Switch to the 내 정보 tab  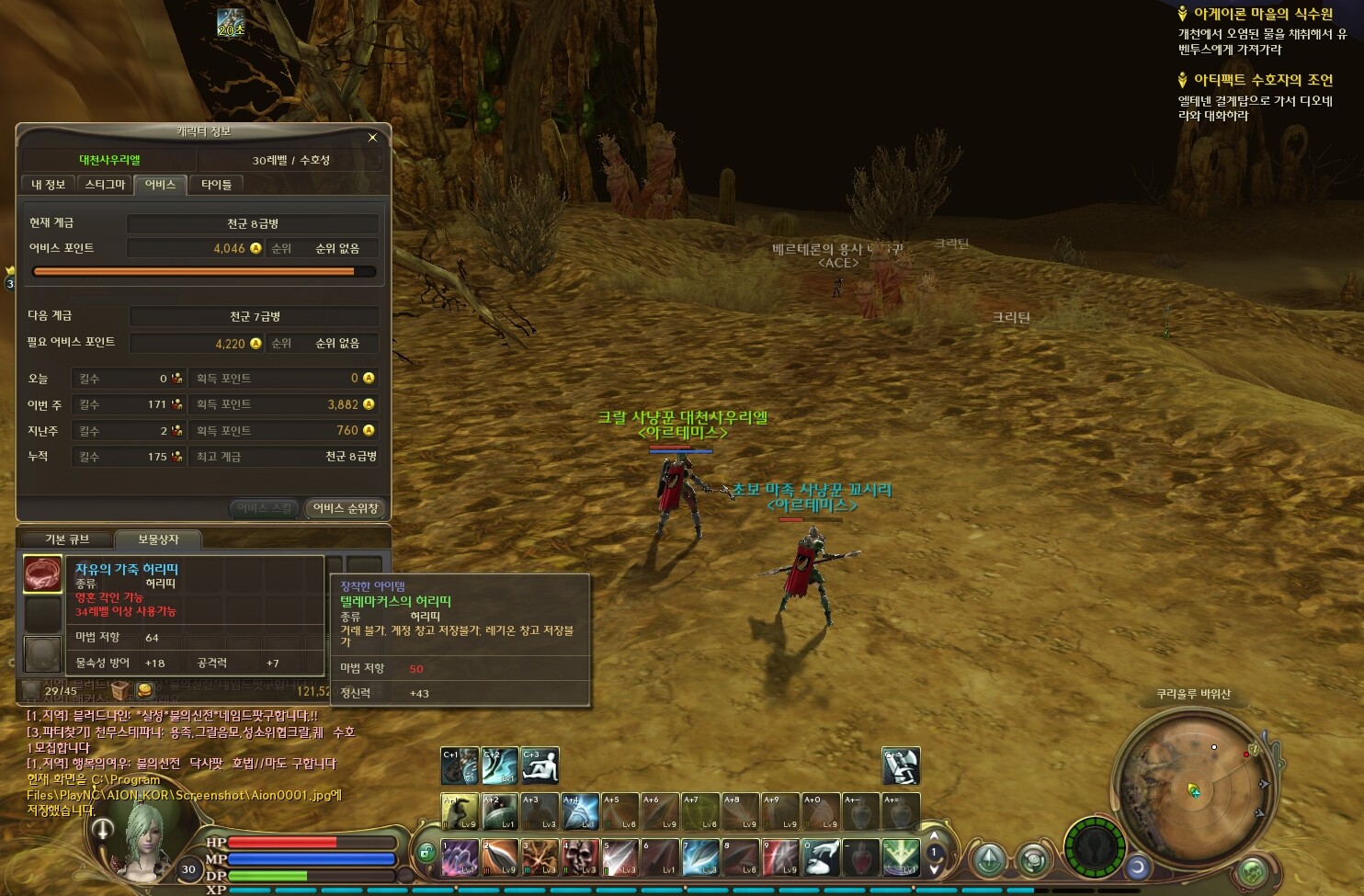click(48, 185)
